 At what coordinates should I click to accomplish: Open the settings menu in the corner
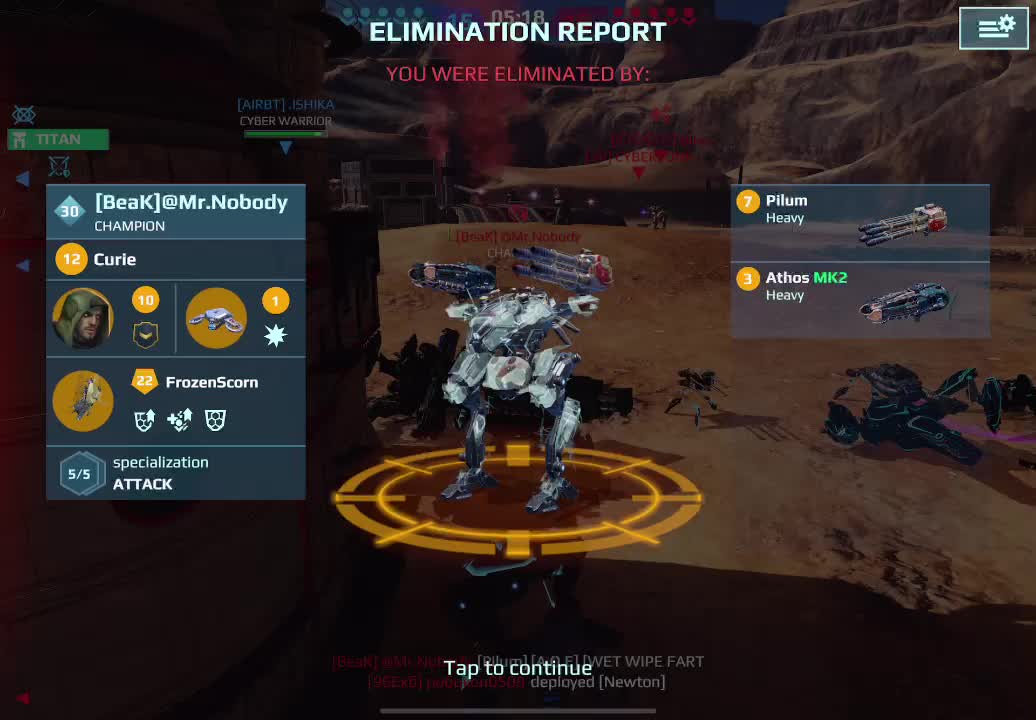[x=994, y=28]
